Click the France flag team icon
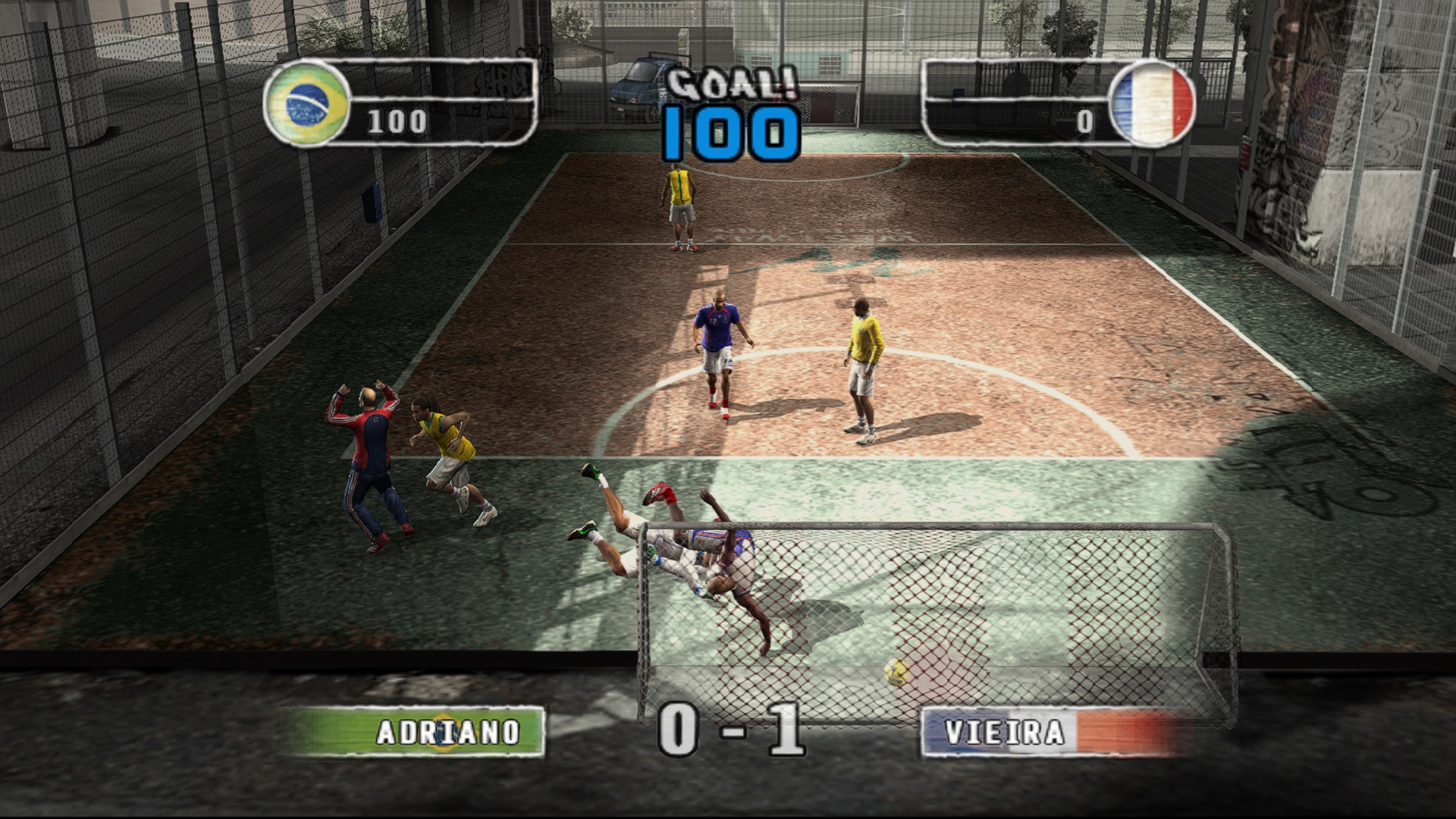This screenshot has height=819, width=1456. [1151, 103]
